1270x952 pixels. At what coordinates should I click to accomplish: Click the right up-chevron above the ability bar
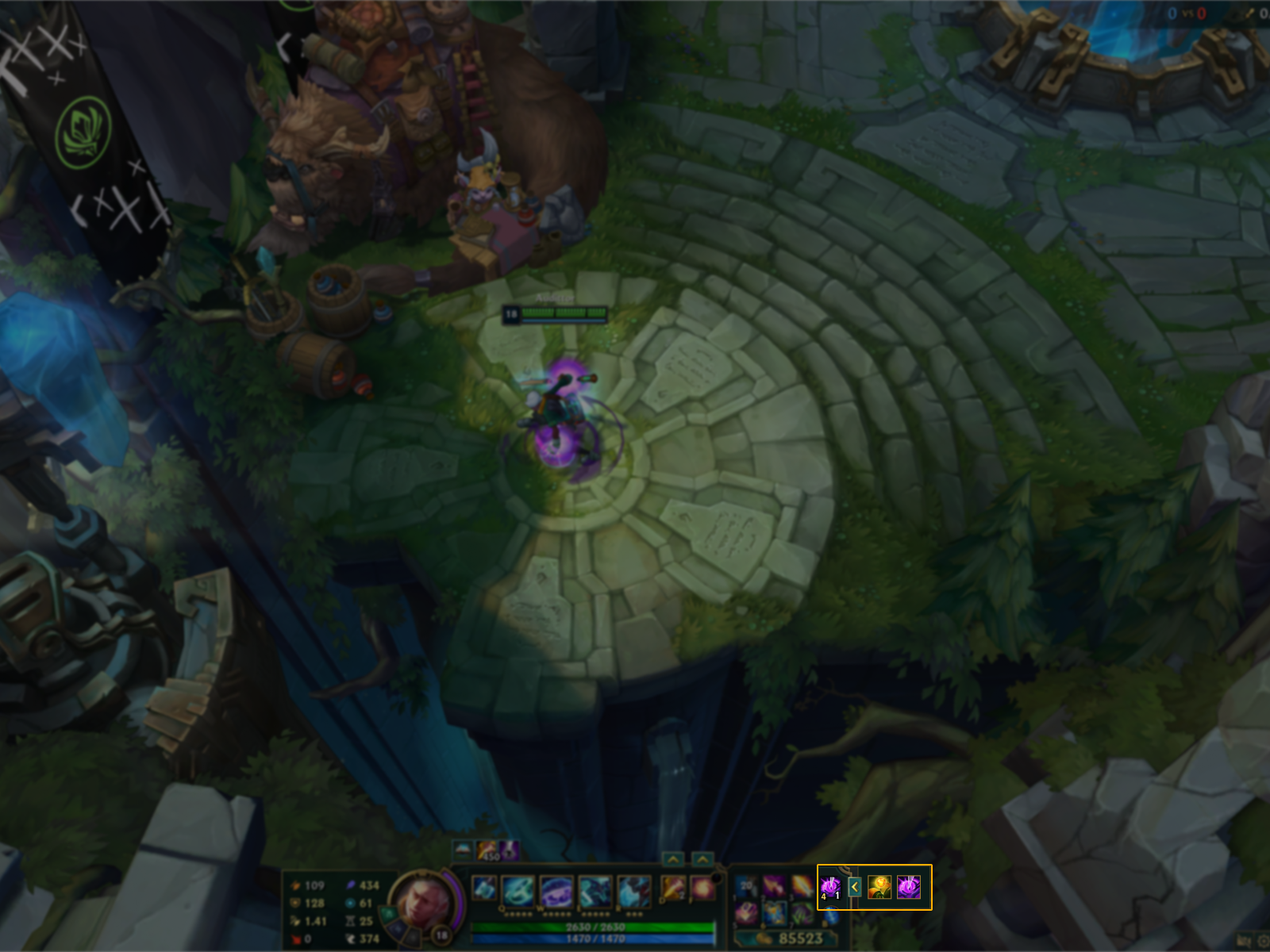point(702,858)
